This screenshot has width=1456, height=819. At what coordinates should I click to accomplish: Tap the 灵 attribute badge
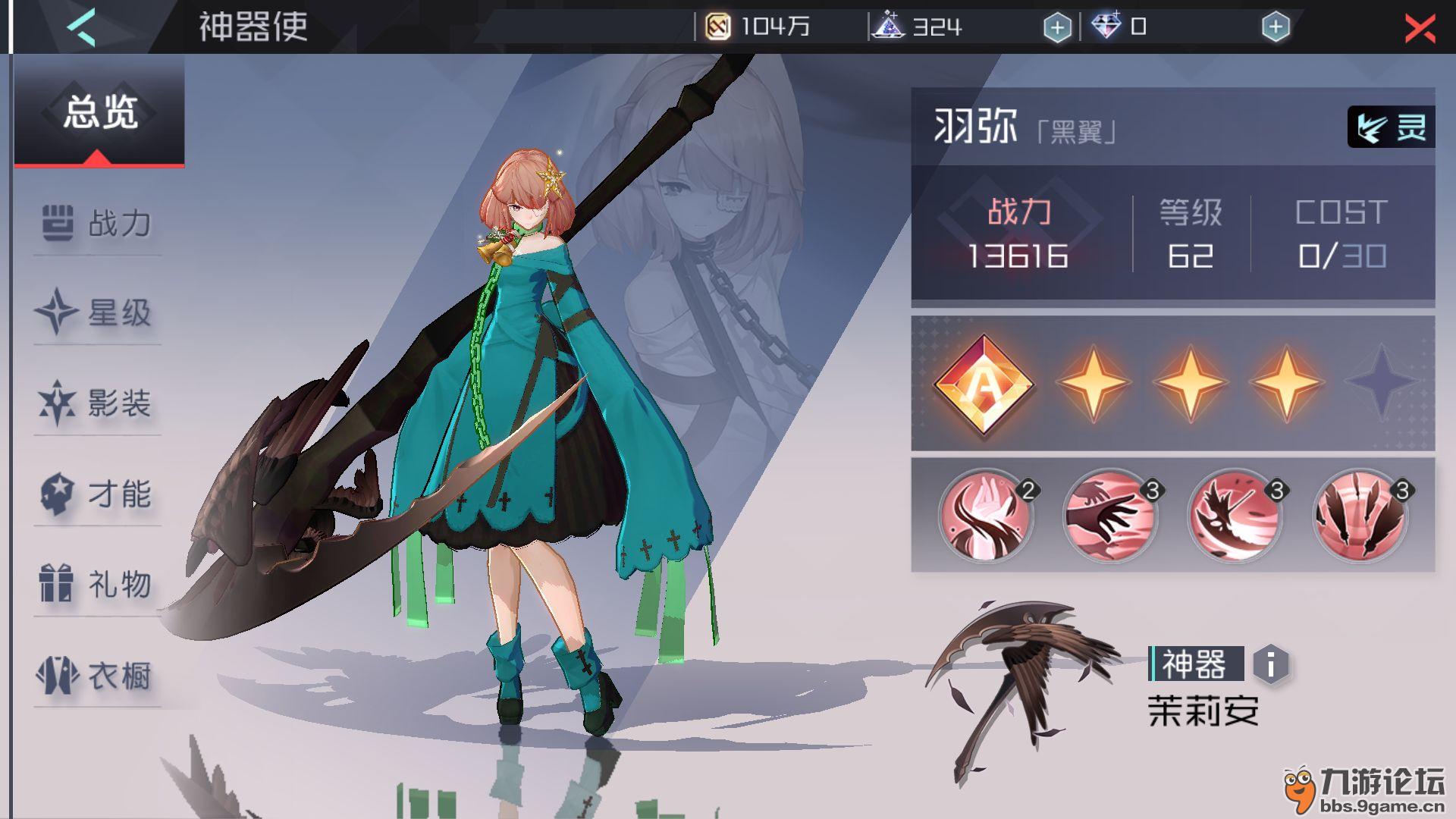pos(1391,127)
